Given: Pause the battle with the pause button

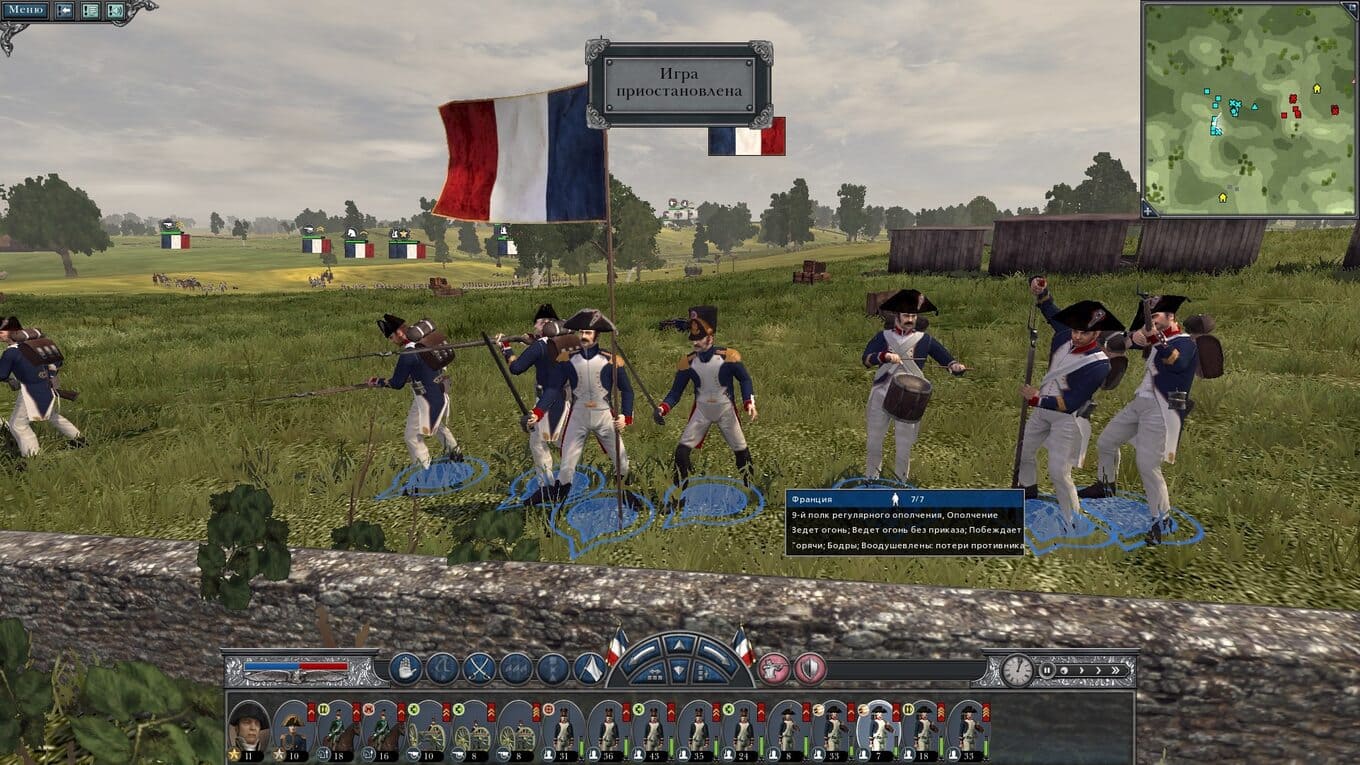Looking at the screenshot, I should pos(1047,670).
